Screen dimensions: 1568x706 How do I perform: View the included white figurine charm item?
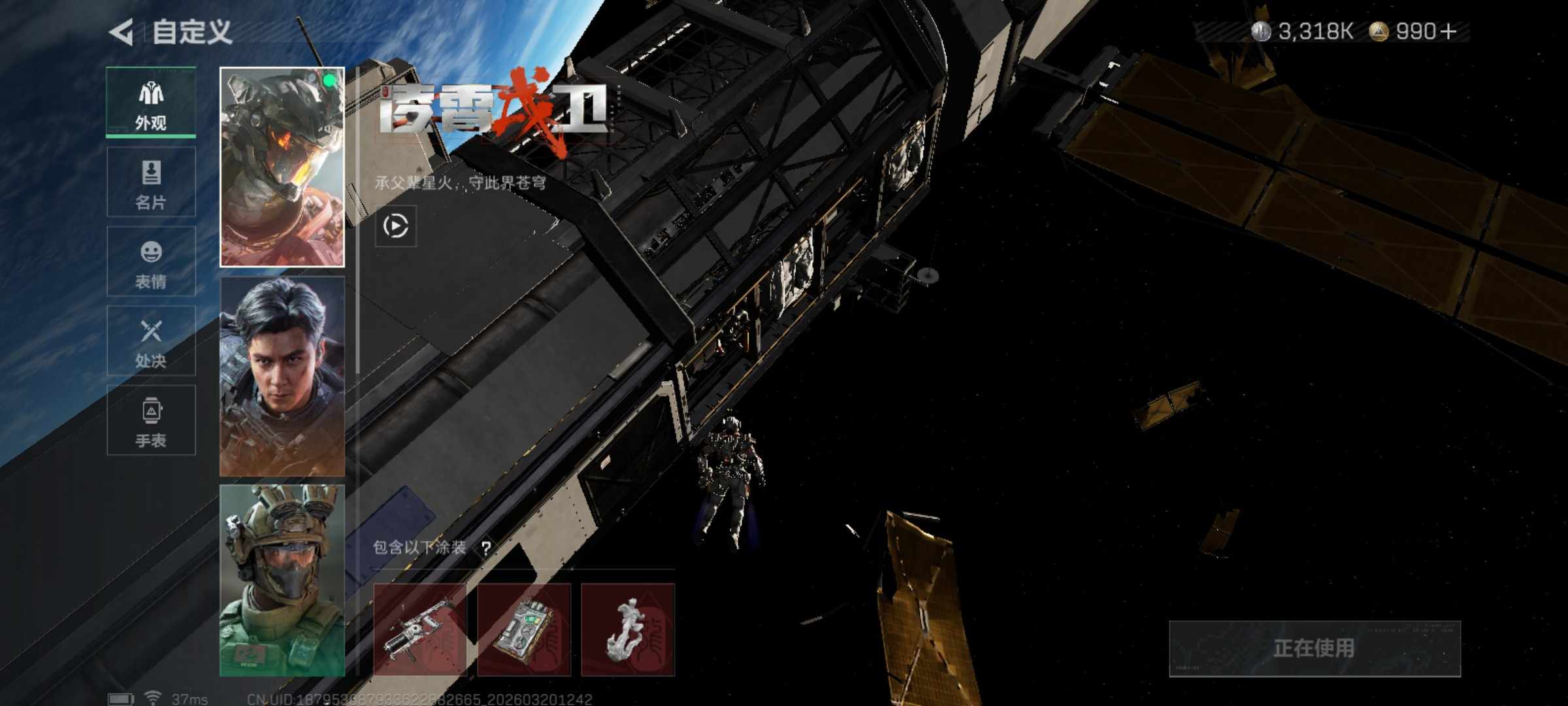tap(627, 630)
